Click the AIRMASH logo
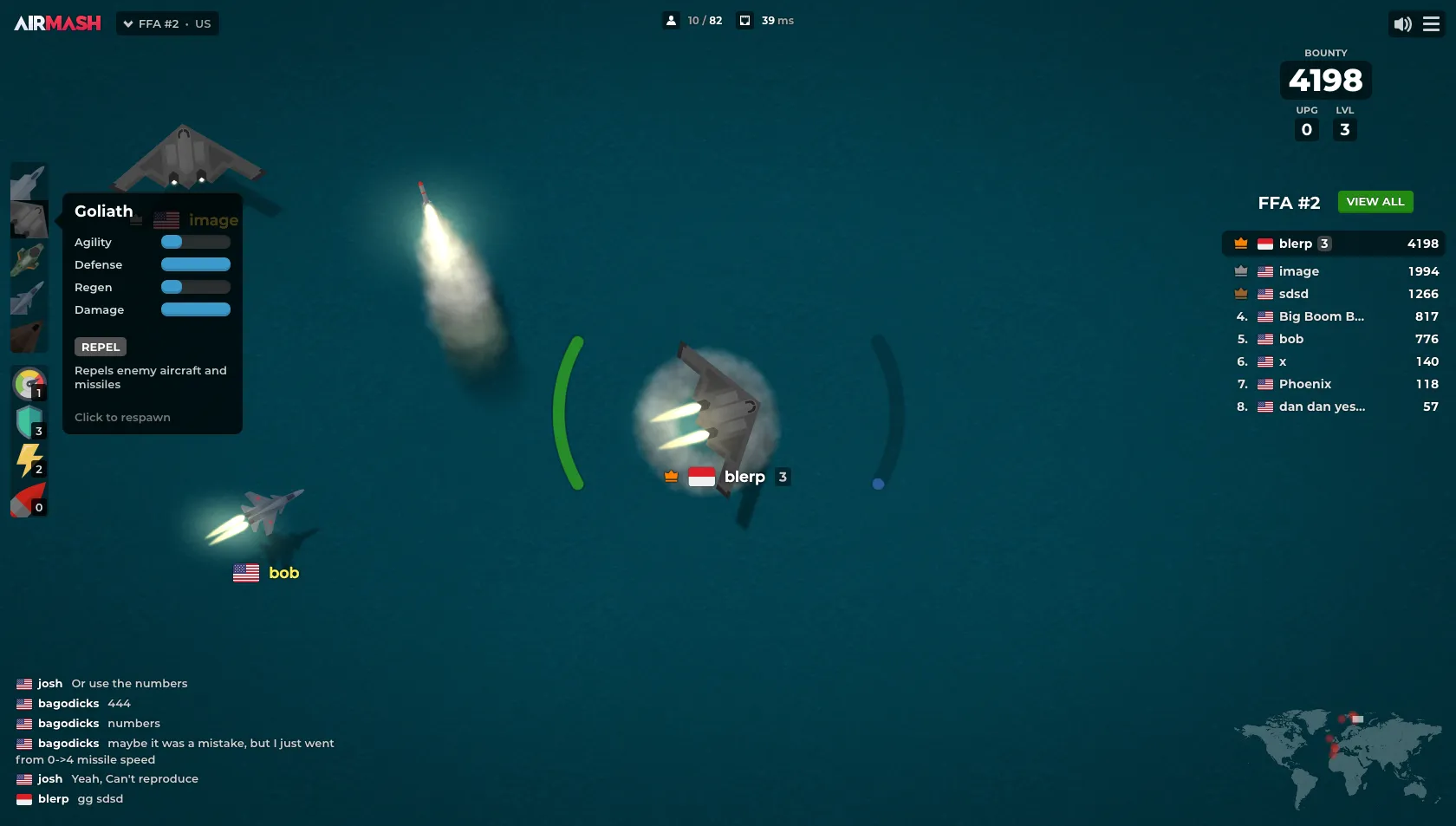 57,23
